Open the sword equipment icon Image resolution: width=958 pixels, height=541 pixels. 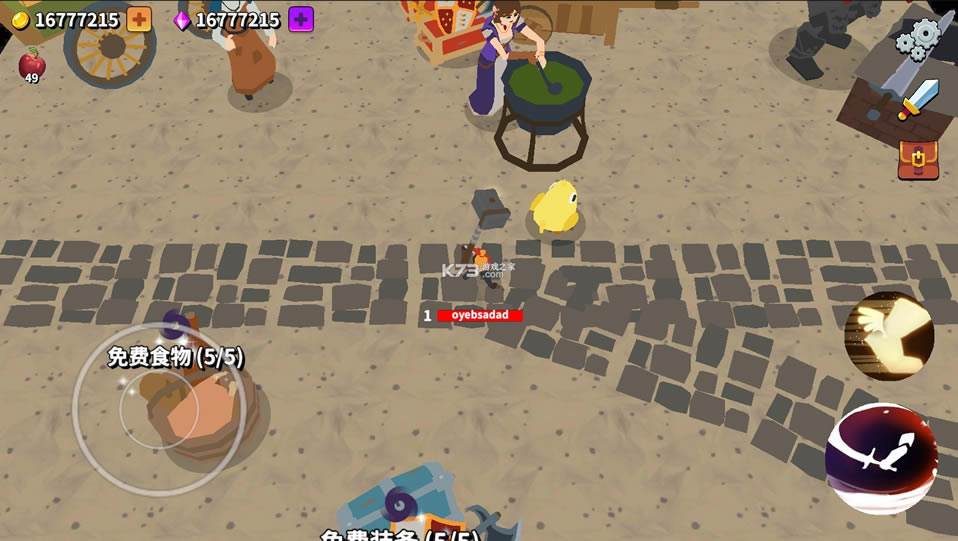(x=918, y=99)
